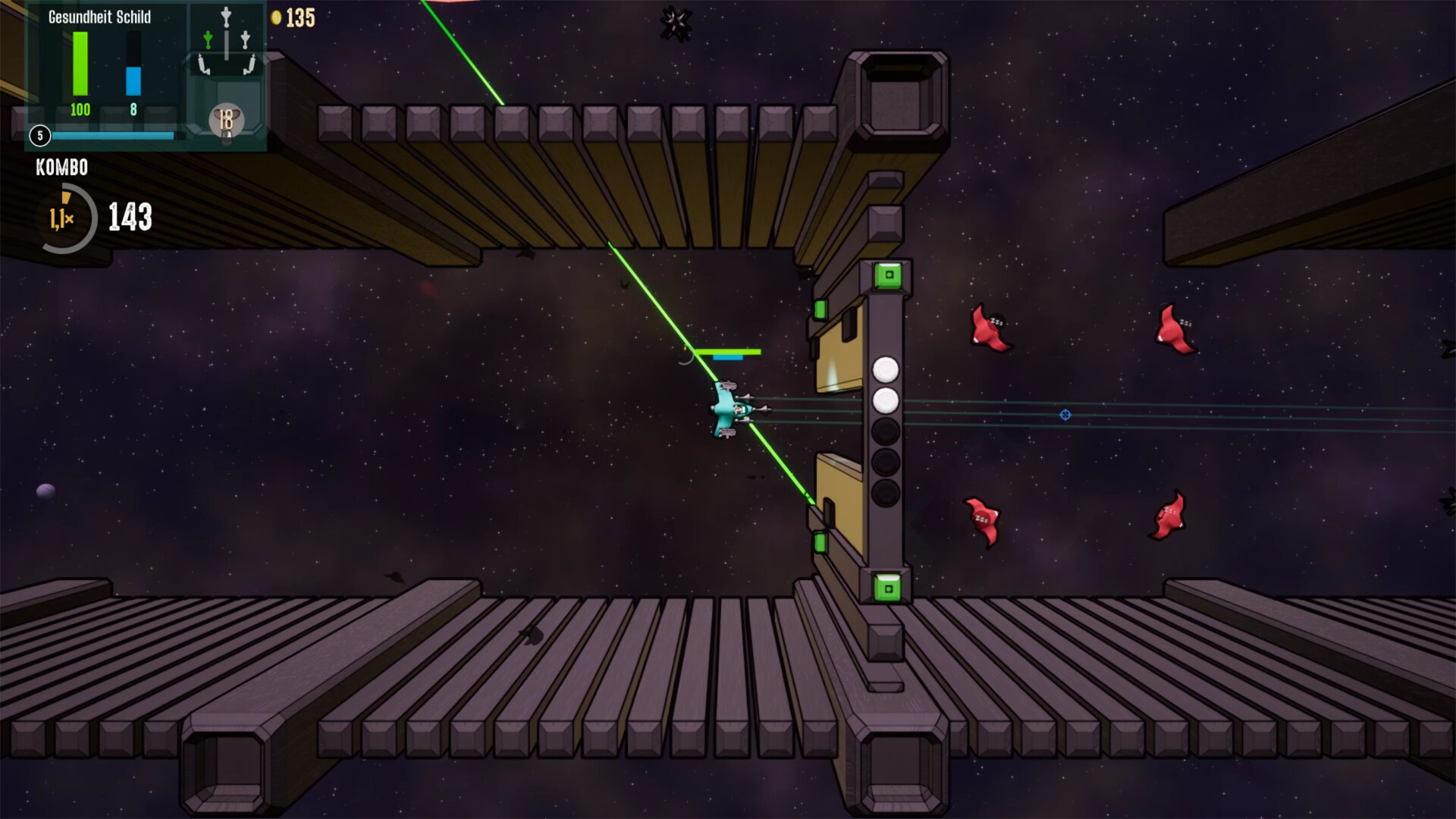Activate the round ability icon showing 18
This screenshot has height=819, width=1456.
(226, 120)
